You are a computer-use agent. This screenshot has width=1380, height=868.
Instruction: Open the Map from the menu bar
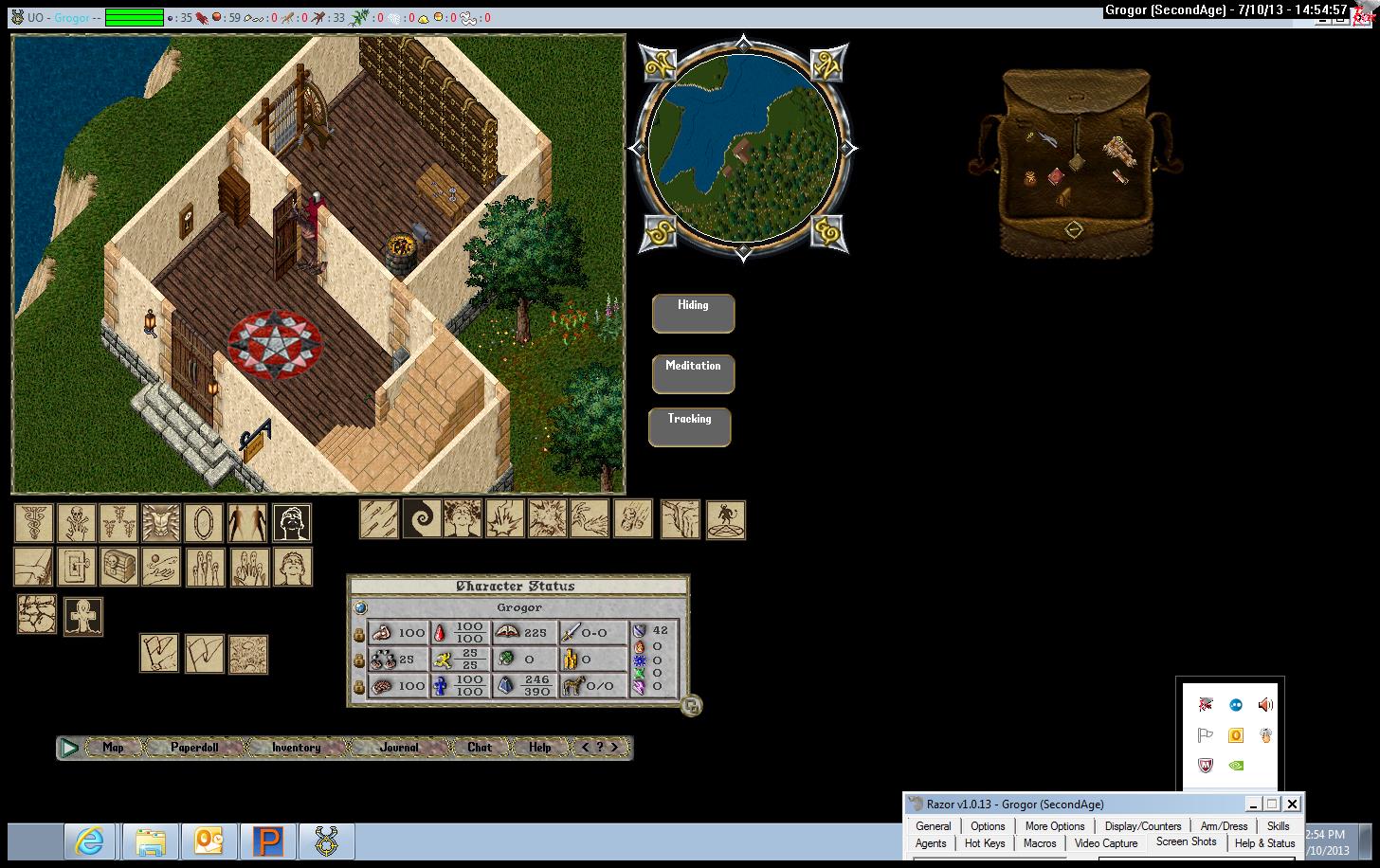(113, 748)
